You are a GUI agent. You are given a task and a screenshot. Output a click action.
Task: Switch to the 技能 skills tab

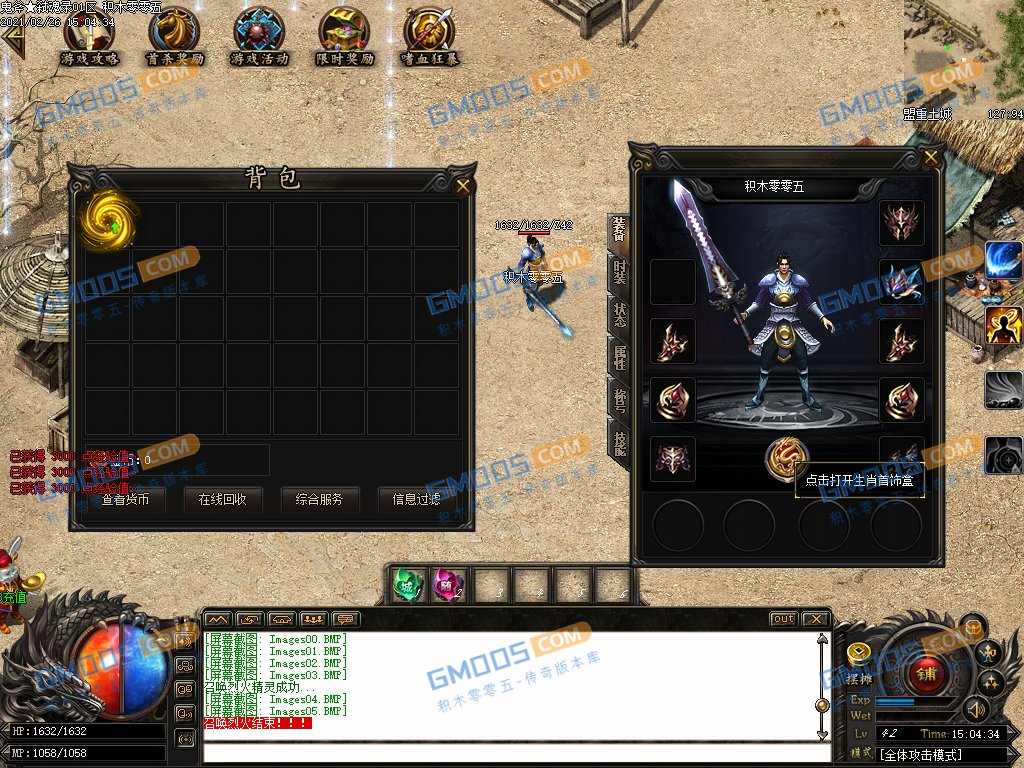tap(619, 440)
